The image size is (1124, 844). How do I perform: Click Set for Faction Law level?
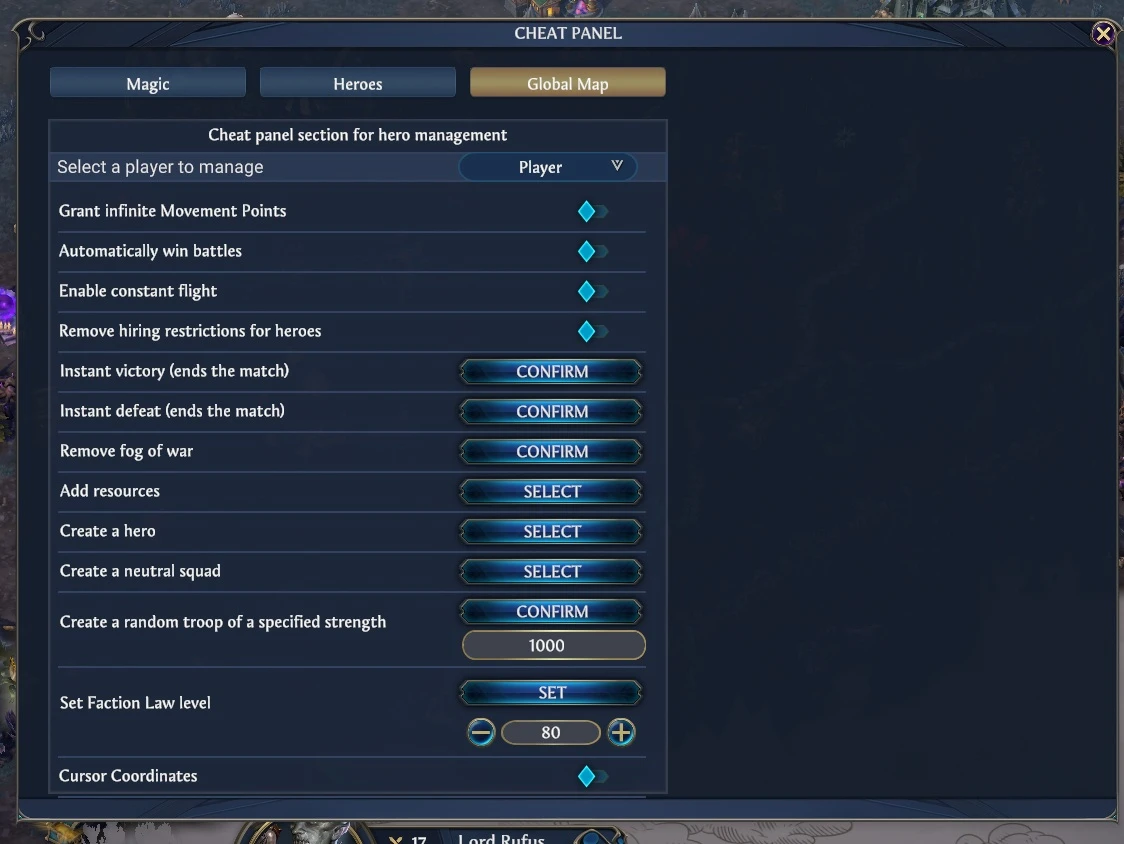tap(551, 693)
